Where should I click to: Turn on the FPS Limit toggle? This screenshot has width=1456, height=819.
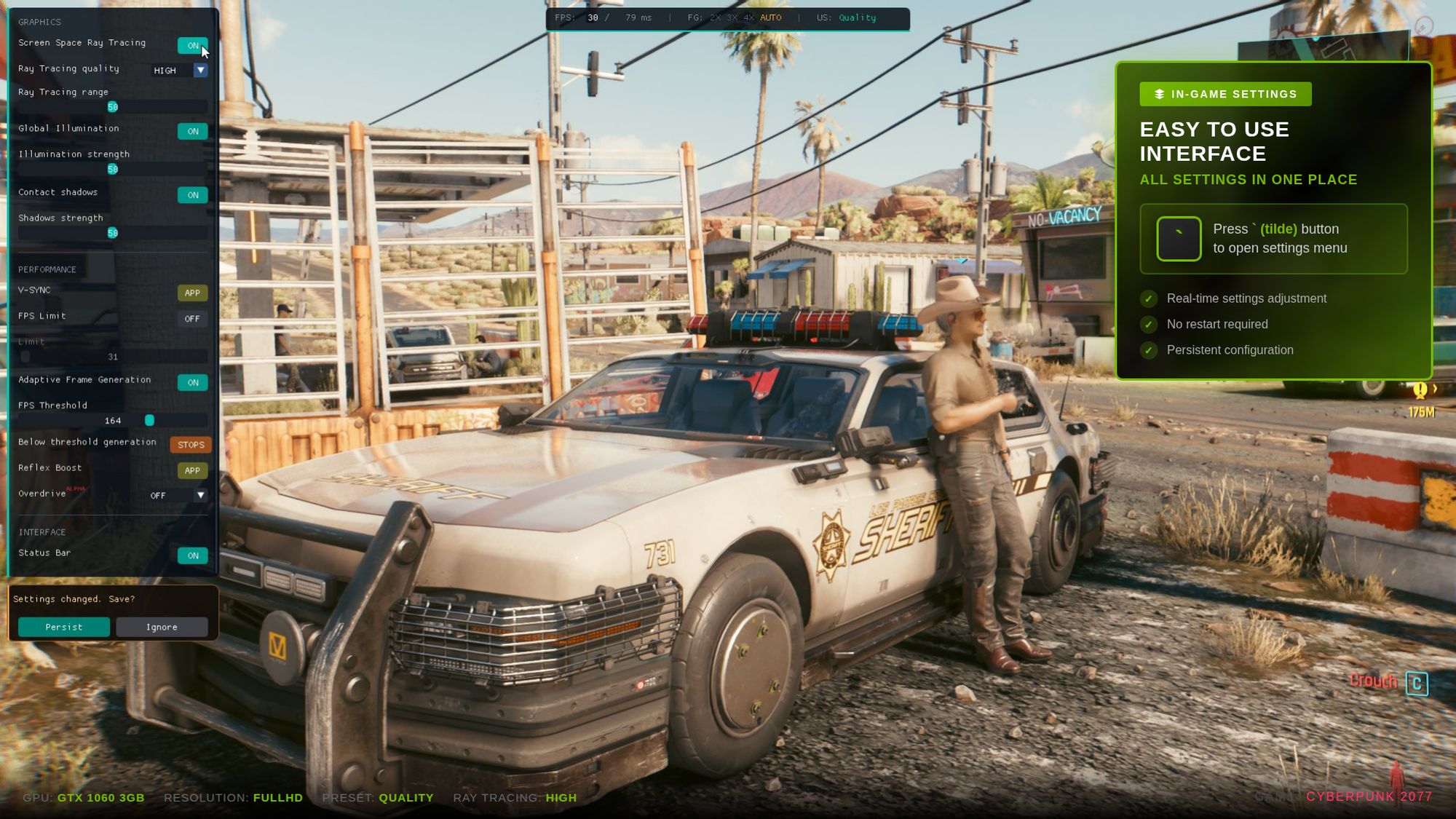[x=192, y=319]
